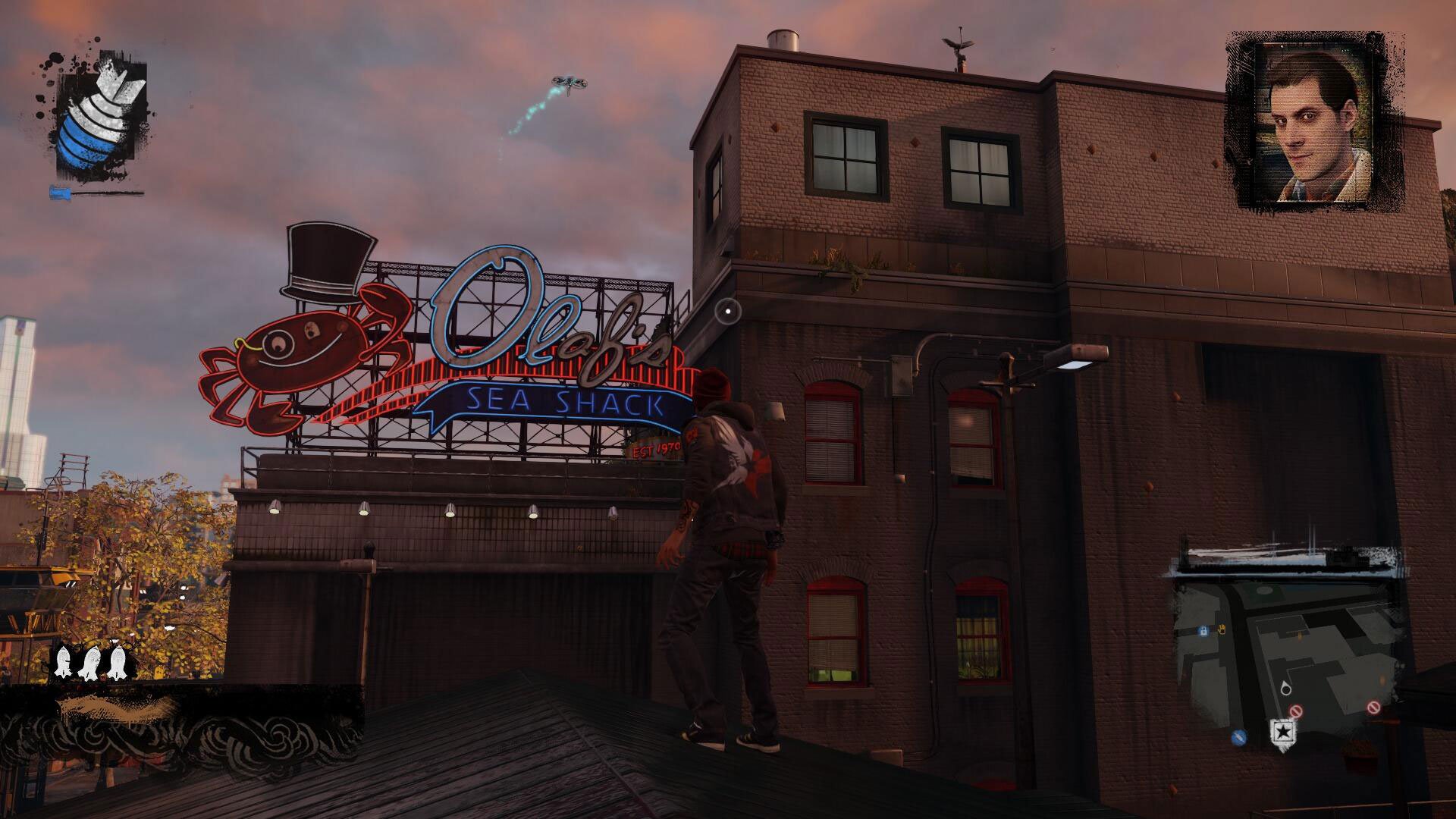Viewport: 1456px width, 819px height.
Task: Select the blue smoke power icon top-left
Action: 99,118
